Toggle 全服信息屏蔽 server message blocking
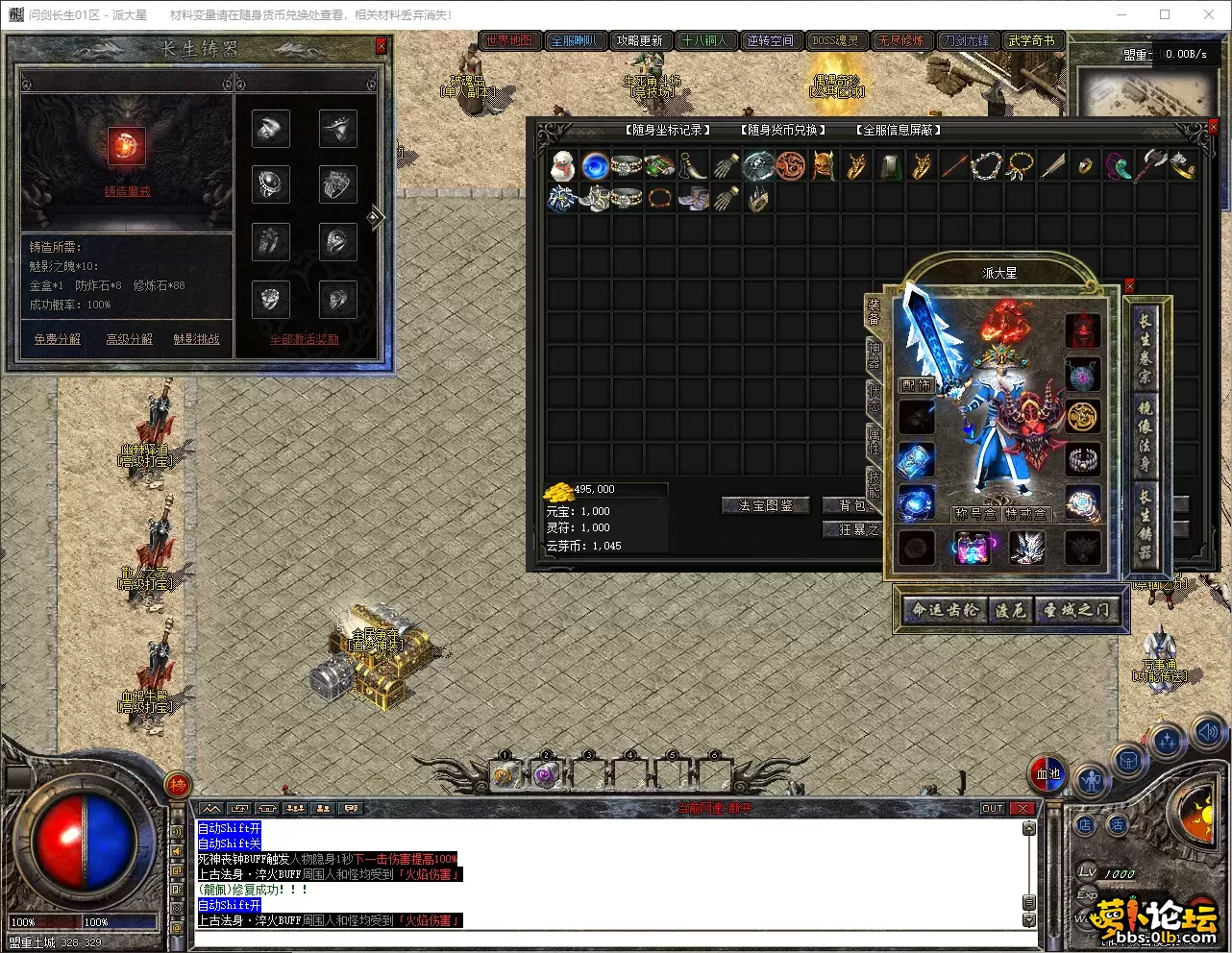The width and height of the screenshot is (1232, 953). pos(899,130)
